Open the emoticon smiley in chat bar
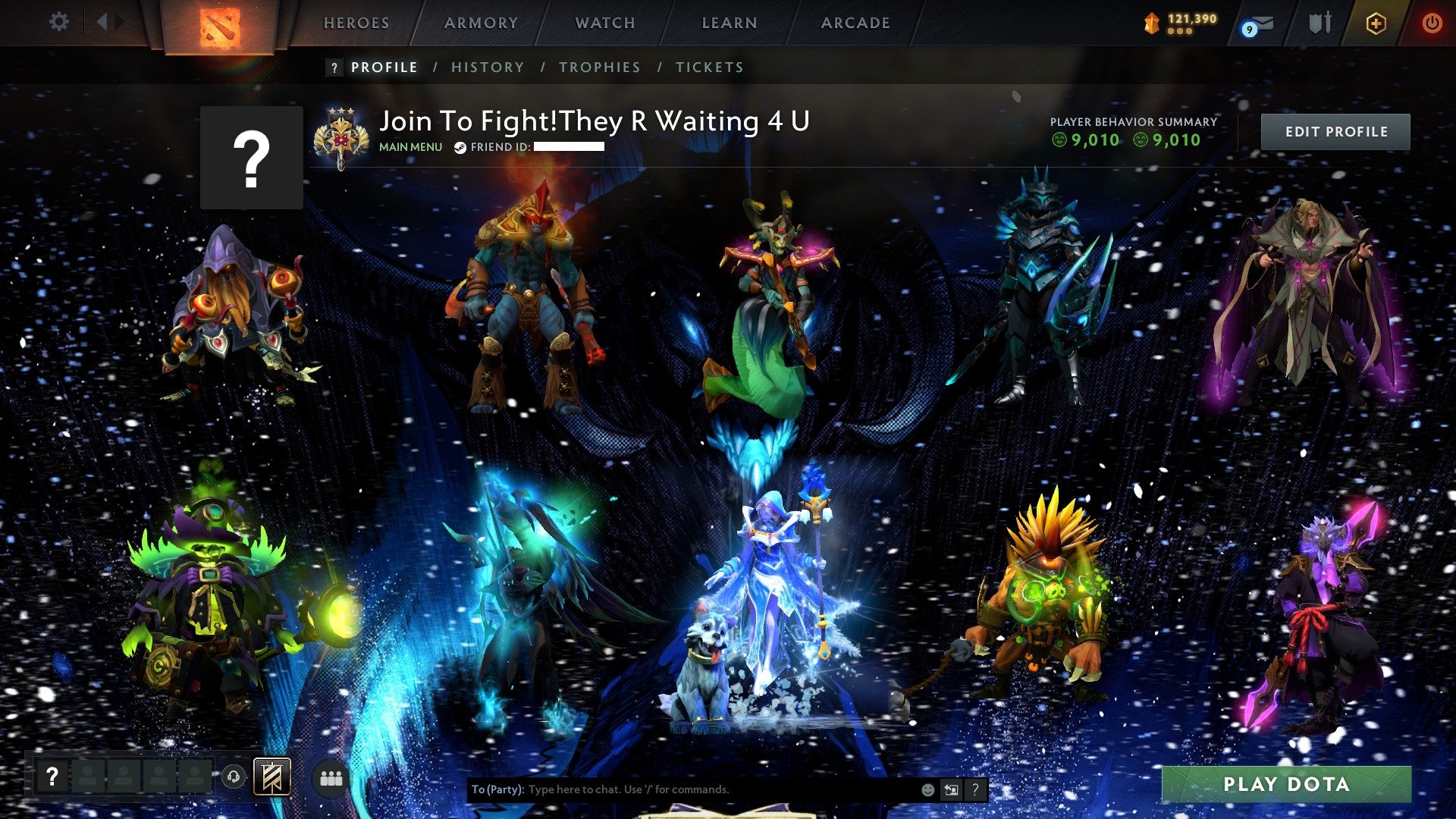1456x819 pixels. (929, 789)
